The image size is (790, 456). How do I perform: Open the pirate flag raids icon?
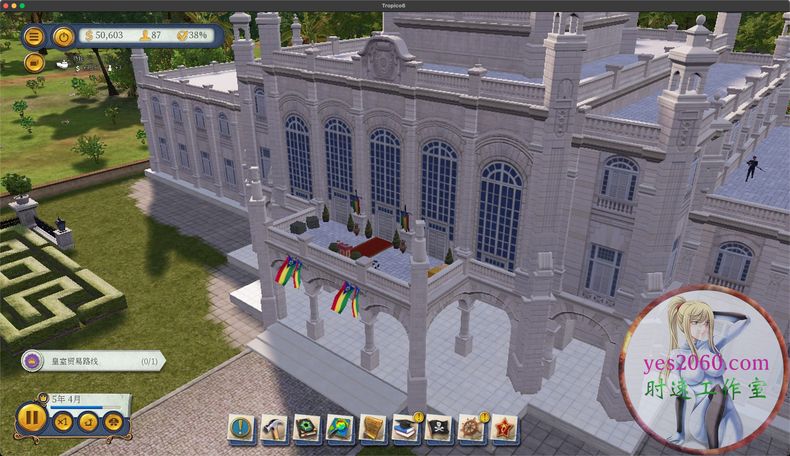pos(438,429)
